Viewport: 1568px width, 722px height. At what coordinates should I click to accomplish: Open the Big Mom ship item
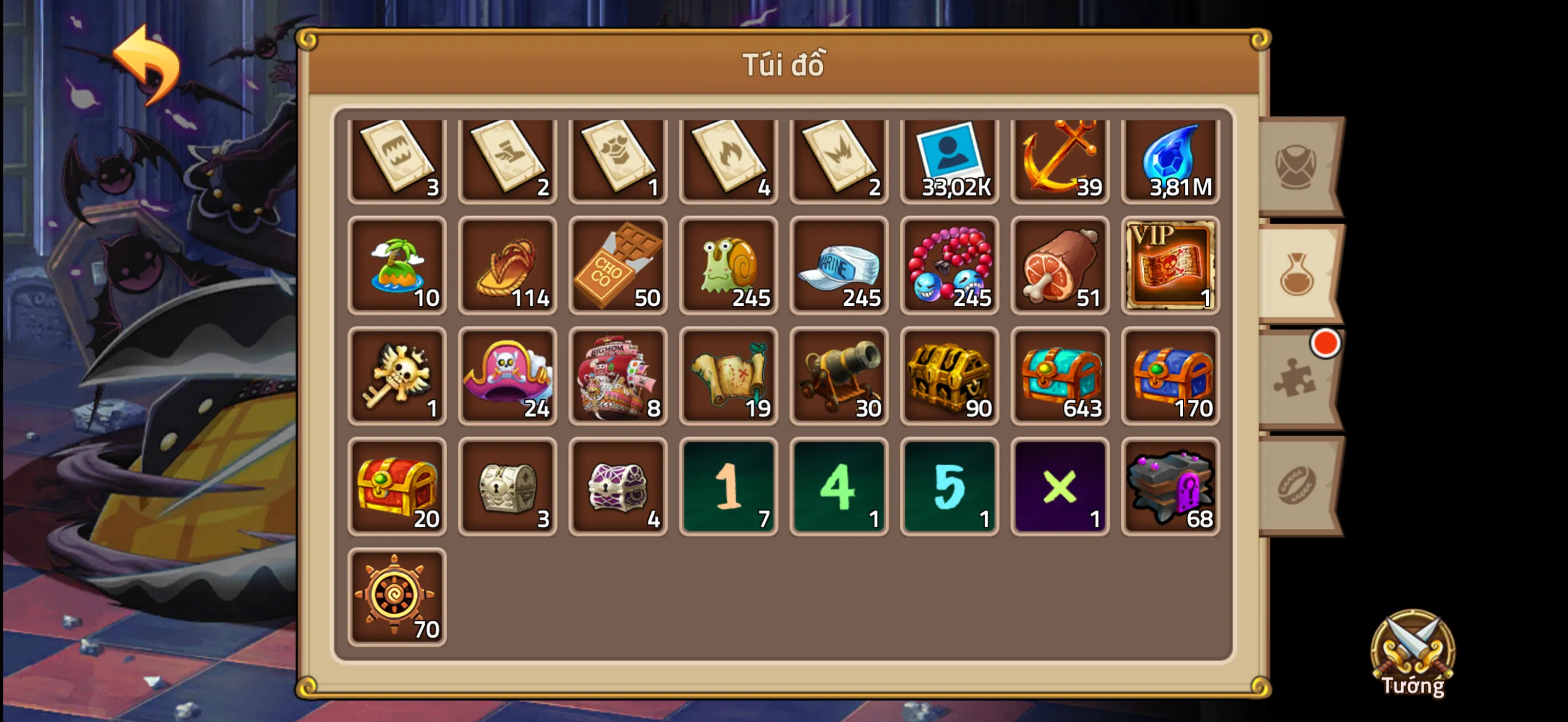pos(618,376)
